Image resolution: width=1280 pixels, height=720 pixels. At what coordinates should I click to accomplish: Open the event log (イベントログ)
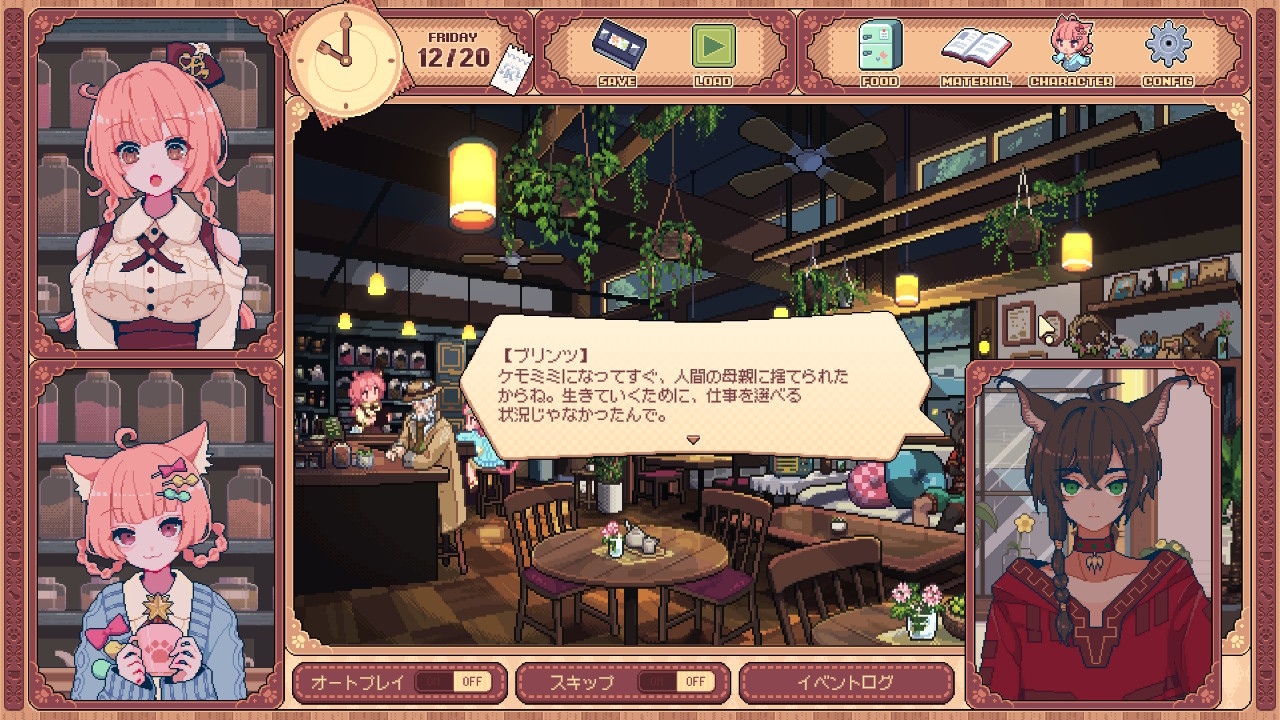845,682
